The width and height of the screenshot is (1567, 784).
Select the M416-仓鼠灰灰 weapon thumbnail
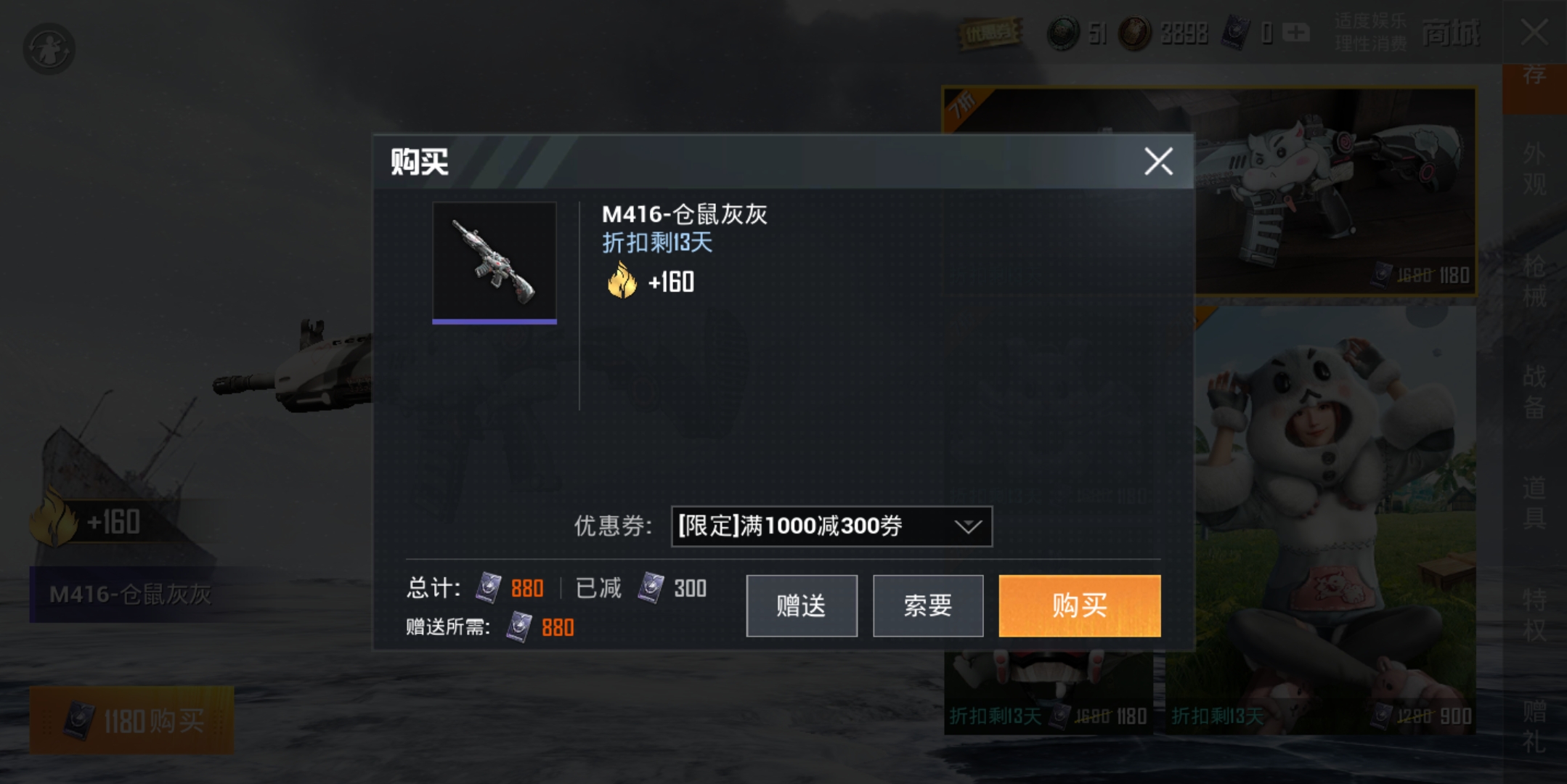tap(494, 263)
